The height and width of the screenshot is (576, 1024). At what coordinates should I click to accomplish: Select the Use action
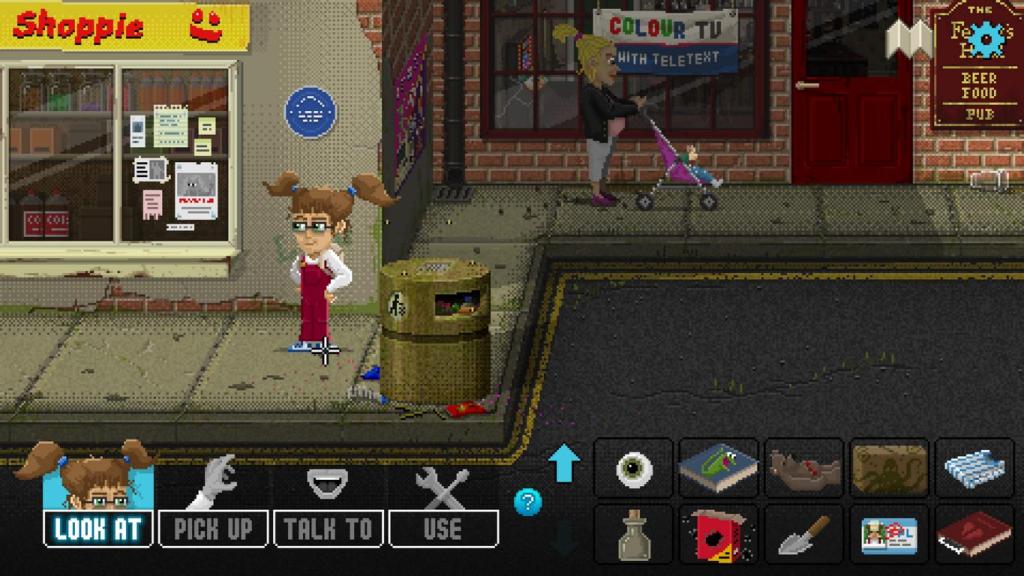tap(442, 528)
